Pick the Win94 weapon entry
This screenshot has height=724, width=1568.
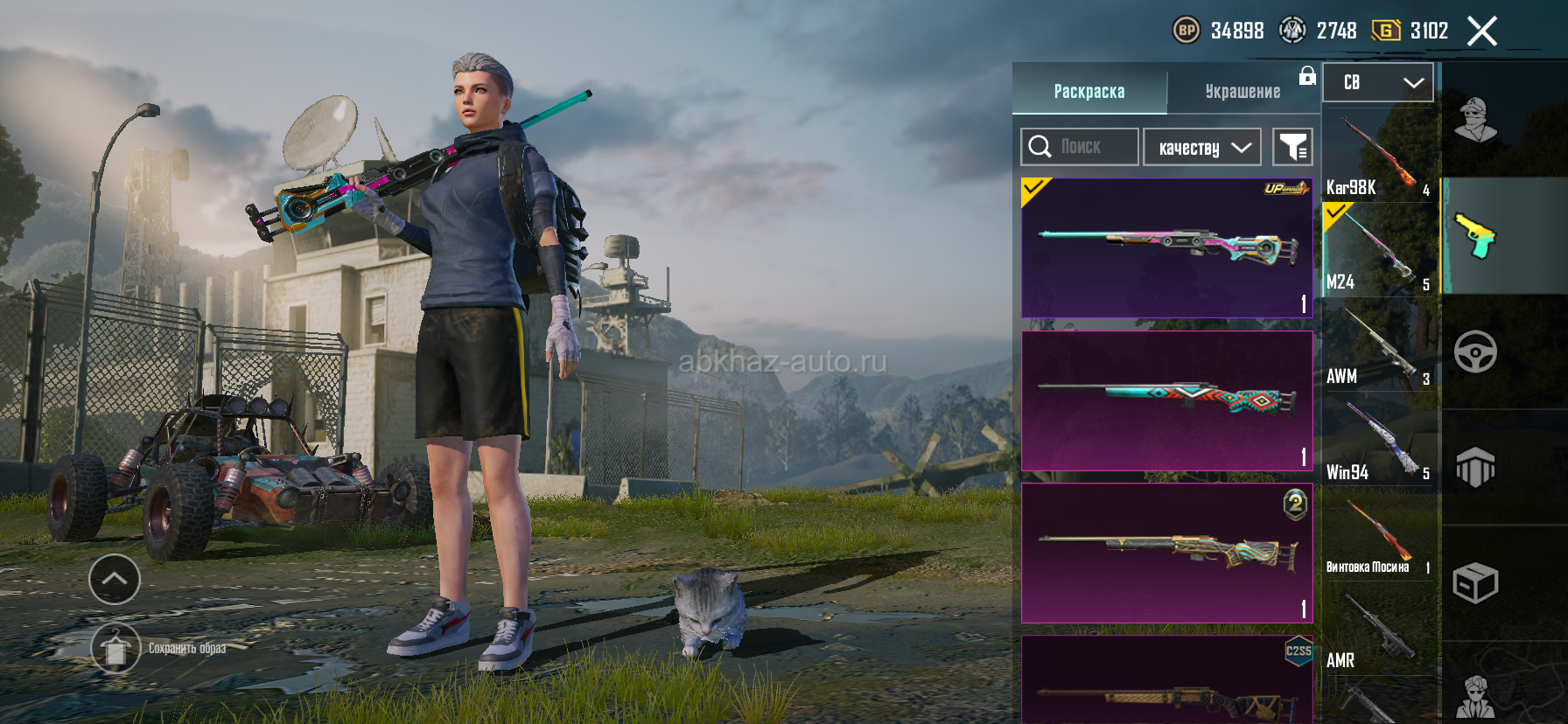point(1378,441)
